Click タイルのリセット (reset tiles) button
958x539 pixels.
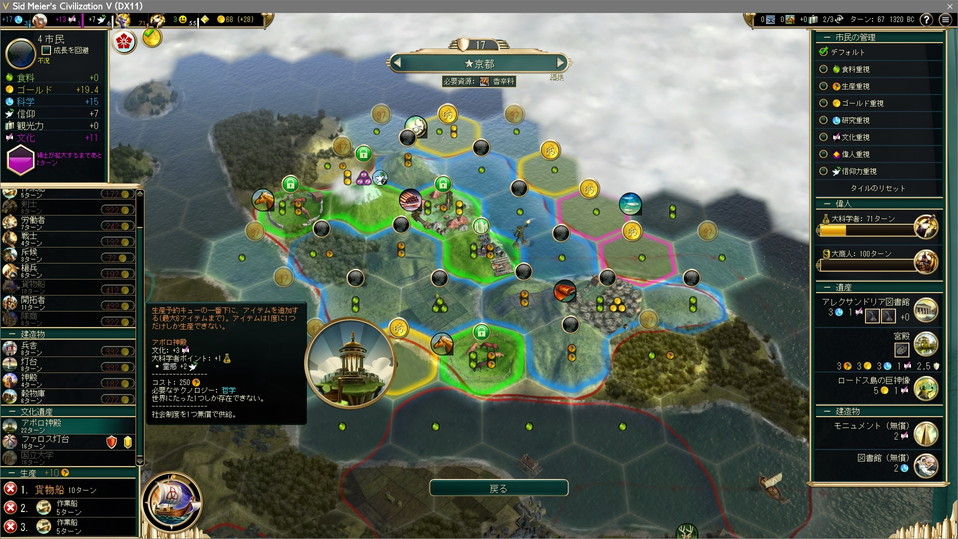point(877,188)
